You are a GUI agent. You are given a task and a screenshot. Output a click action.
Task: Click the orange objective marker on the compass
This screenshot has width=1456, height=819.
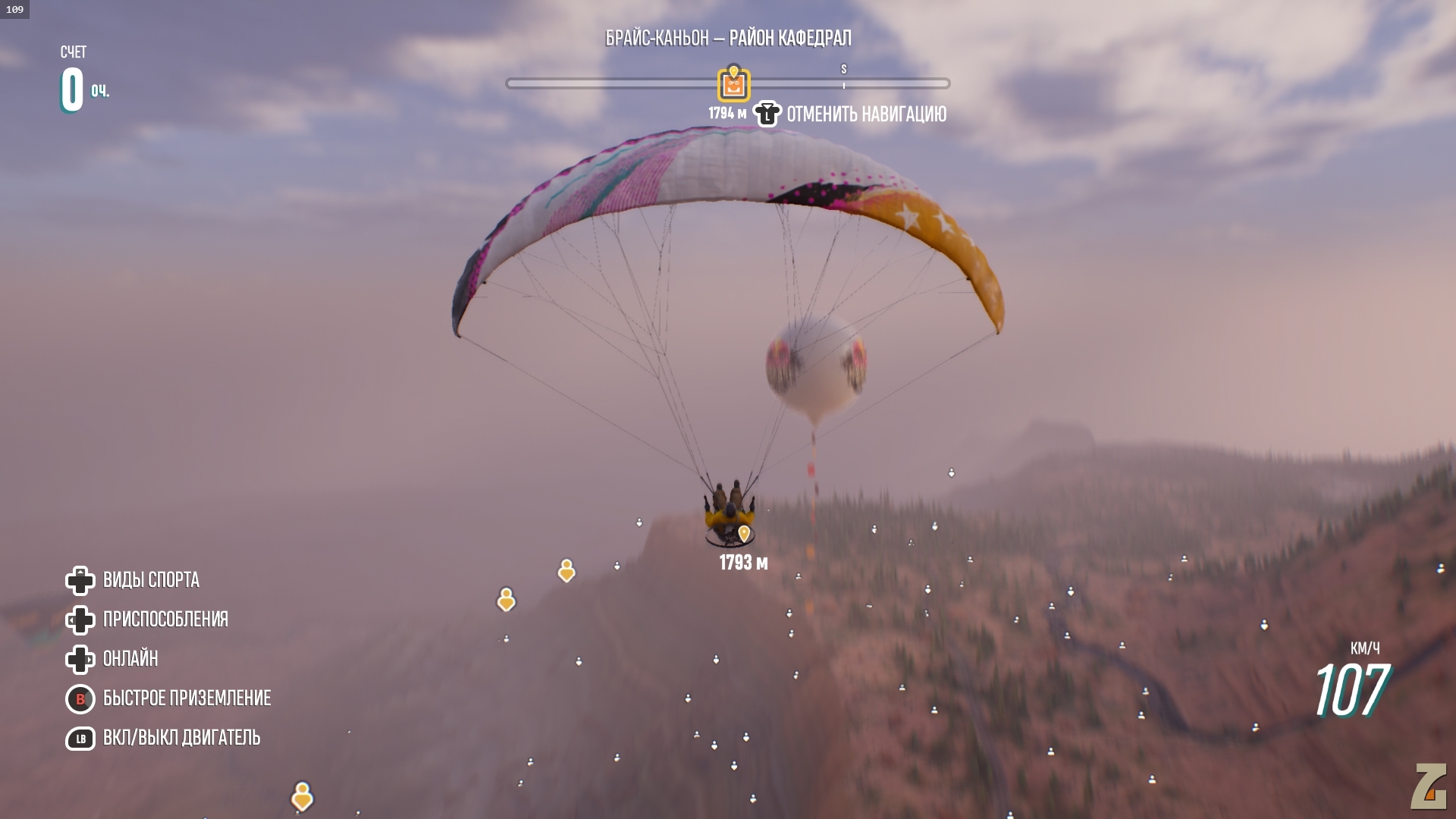tap(733, 84)
